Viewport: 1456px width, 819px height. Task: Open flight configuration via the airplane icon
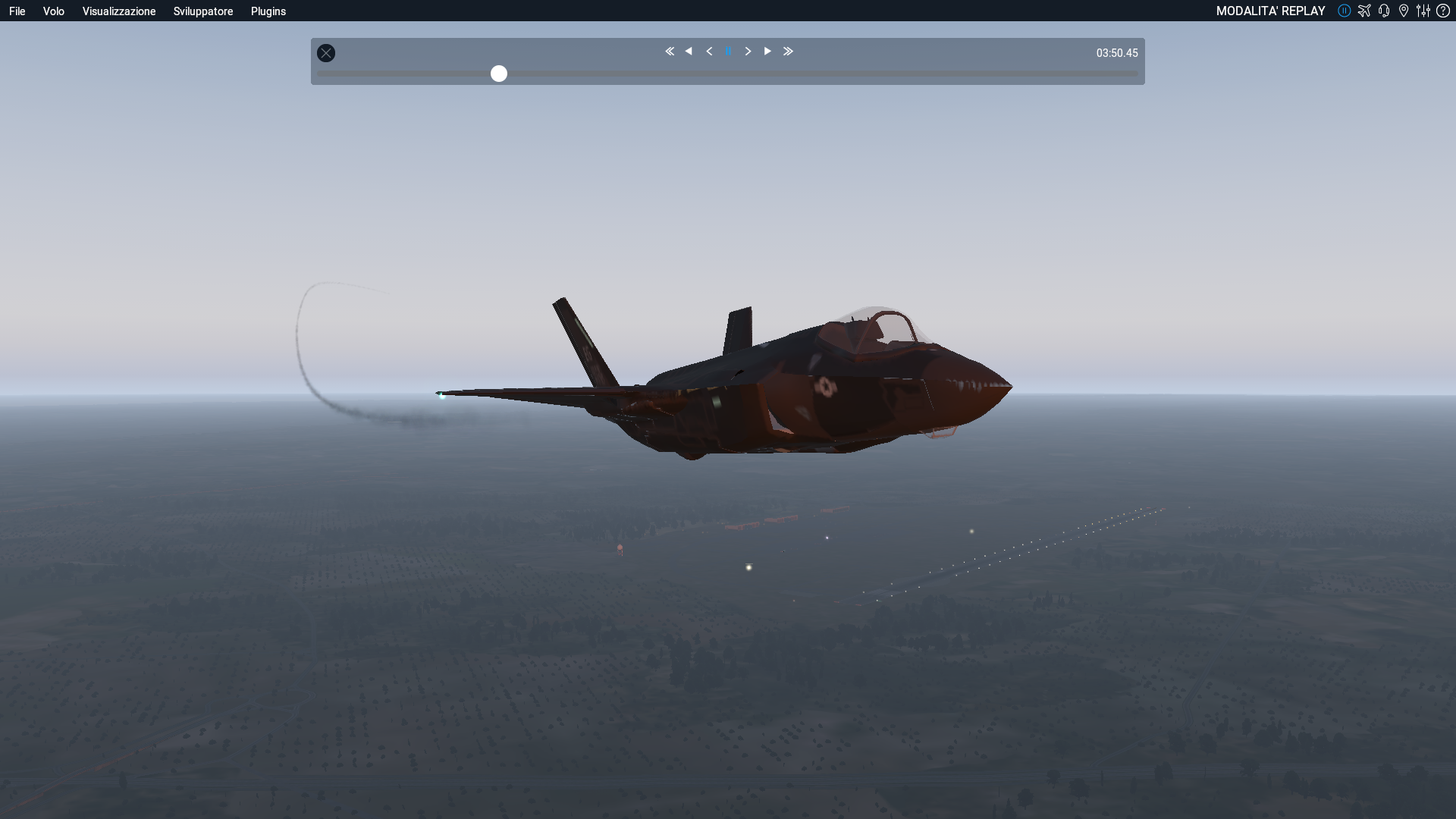point(1364,11)
